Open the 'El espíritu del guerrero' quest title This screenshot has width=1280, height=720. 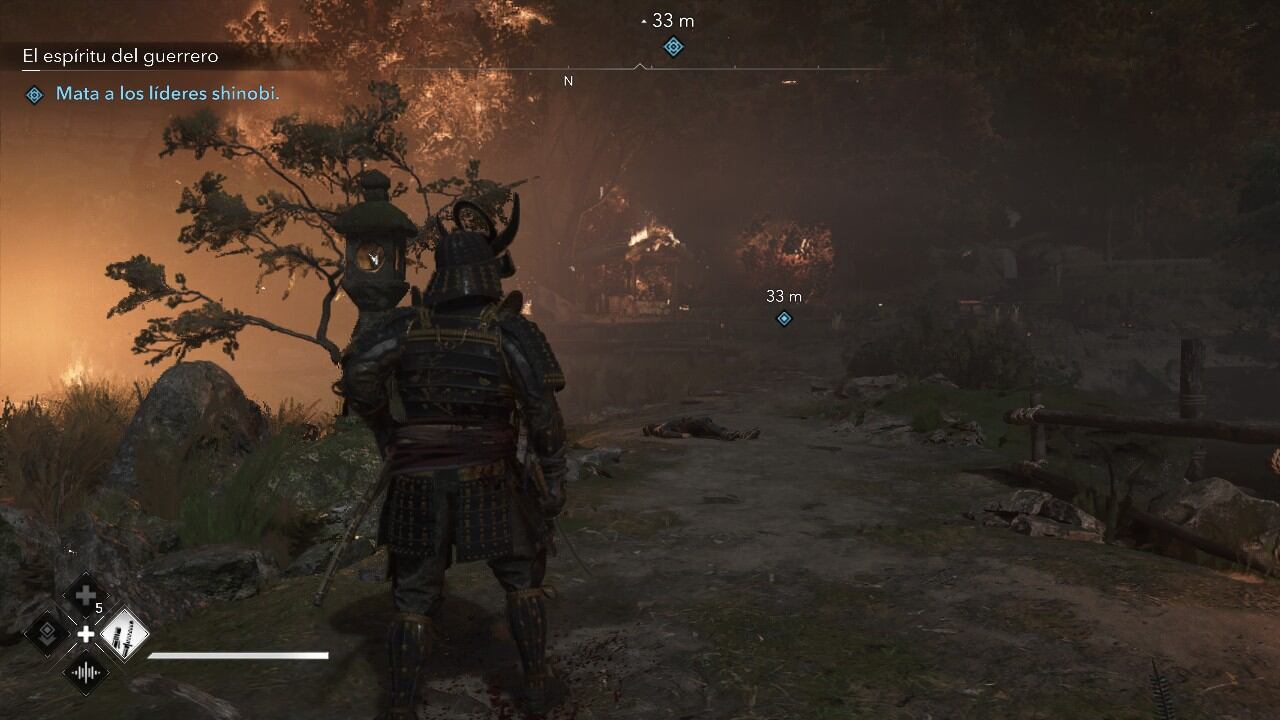(x=120, y=57)
